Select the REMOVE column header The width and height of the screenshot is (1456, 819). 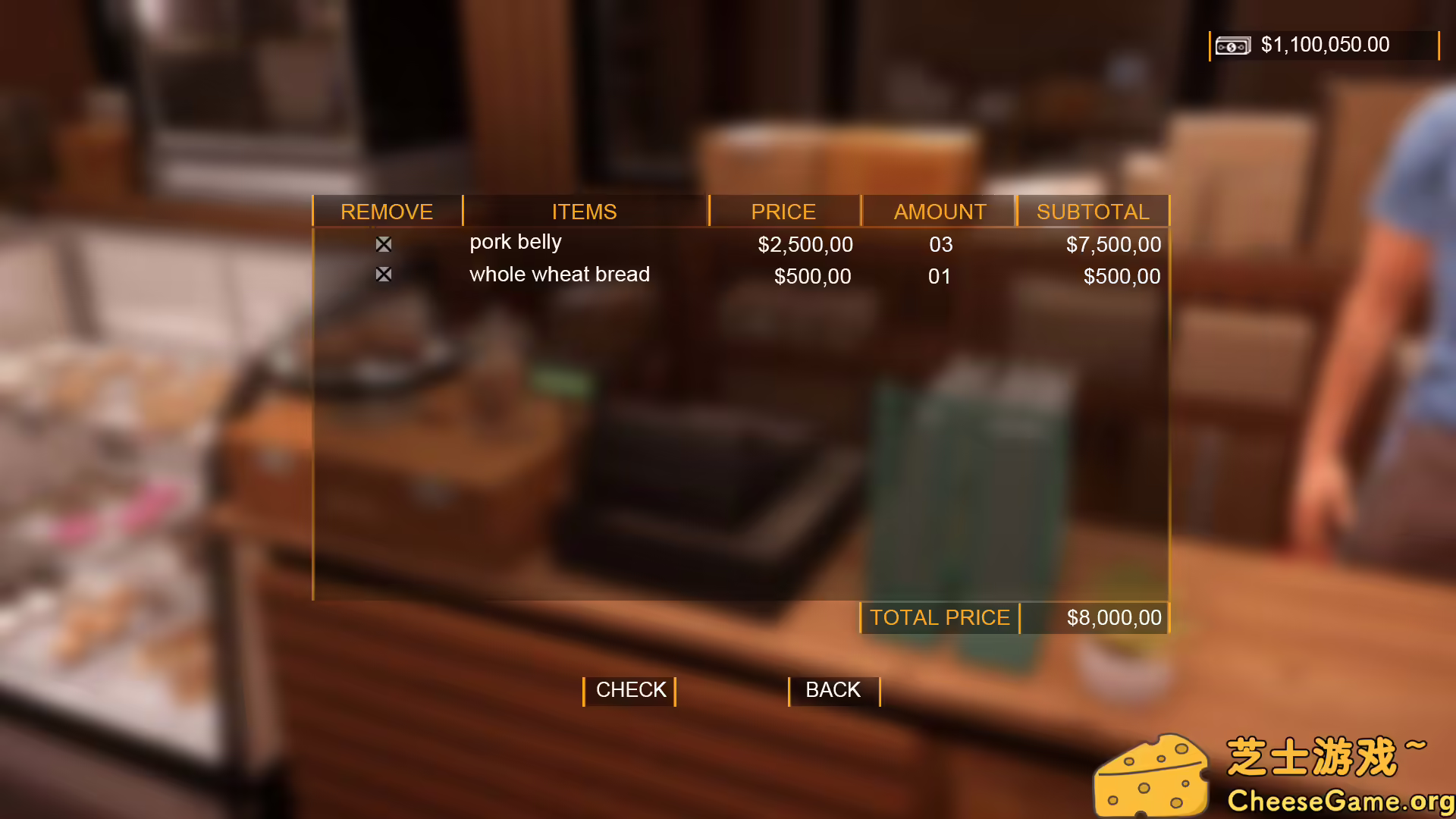tap(387, 212)
